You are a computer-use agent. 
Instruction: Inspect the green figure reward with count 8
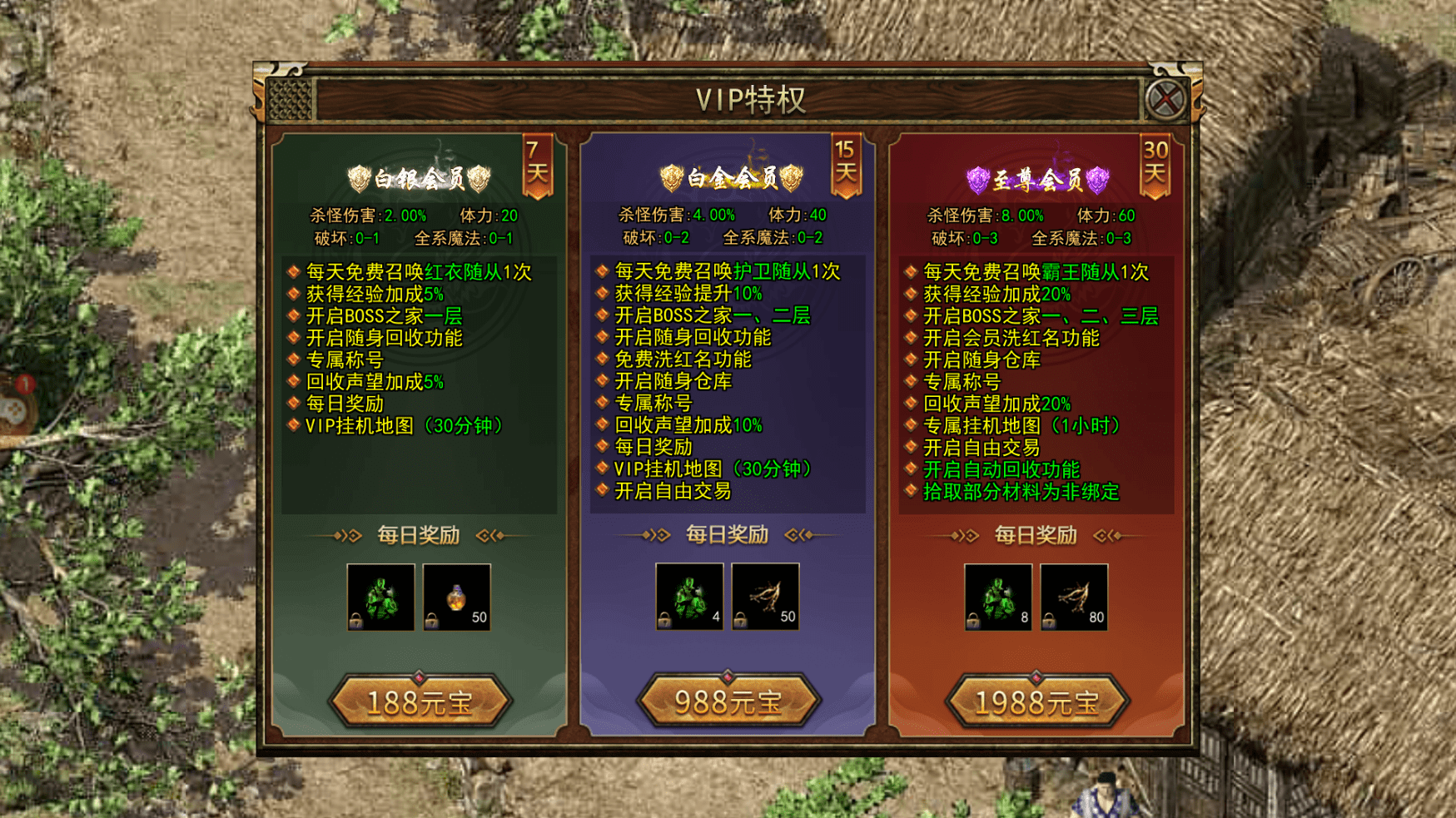click(x=998, y=597)
